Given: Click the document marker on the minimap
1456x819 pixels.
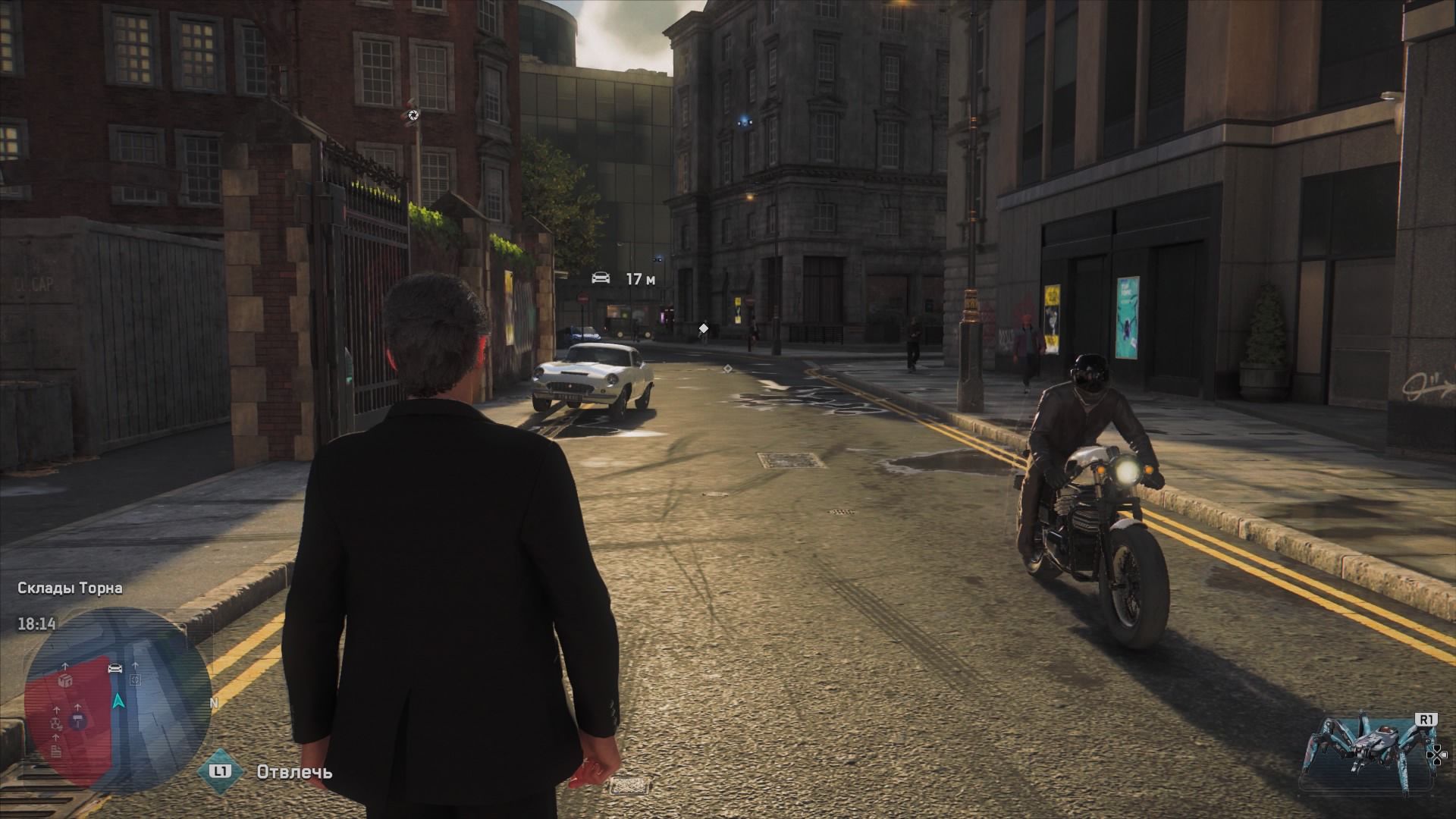Looking at the screenshot, I should coord(57,752).
